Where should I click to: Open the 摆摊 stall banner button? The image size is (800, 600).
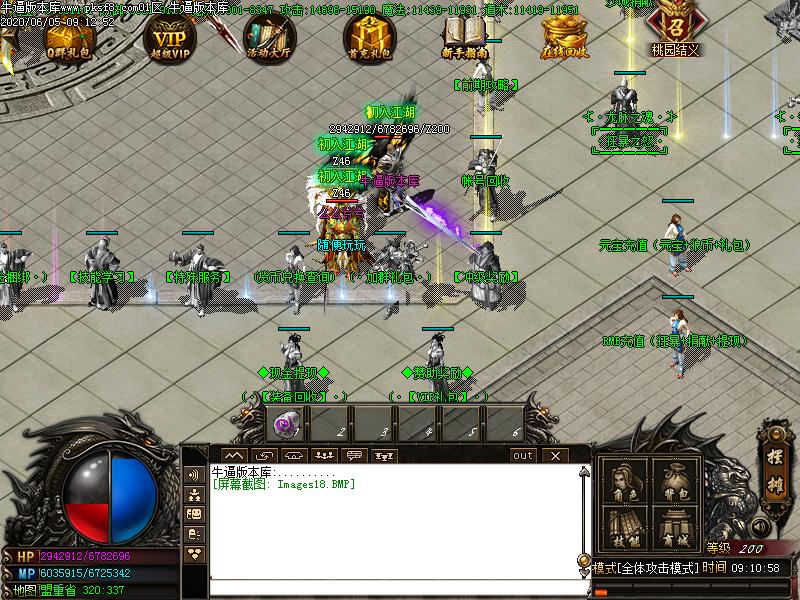pyautogui.click(x=774, y=457)
